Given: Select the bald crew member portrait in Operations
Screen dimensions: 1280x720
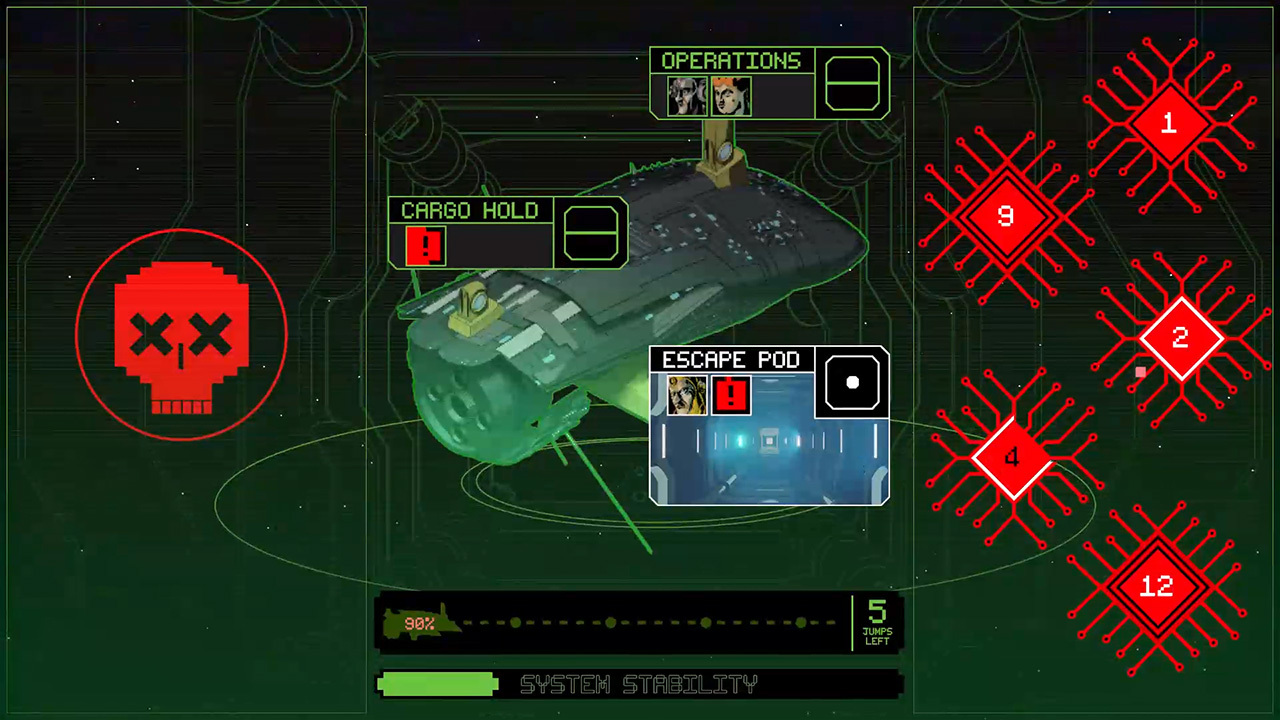Looking at the screenshot, I should pos(686,95).
